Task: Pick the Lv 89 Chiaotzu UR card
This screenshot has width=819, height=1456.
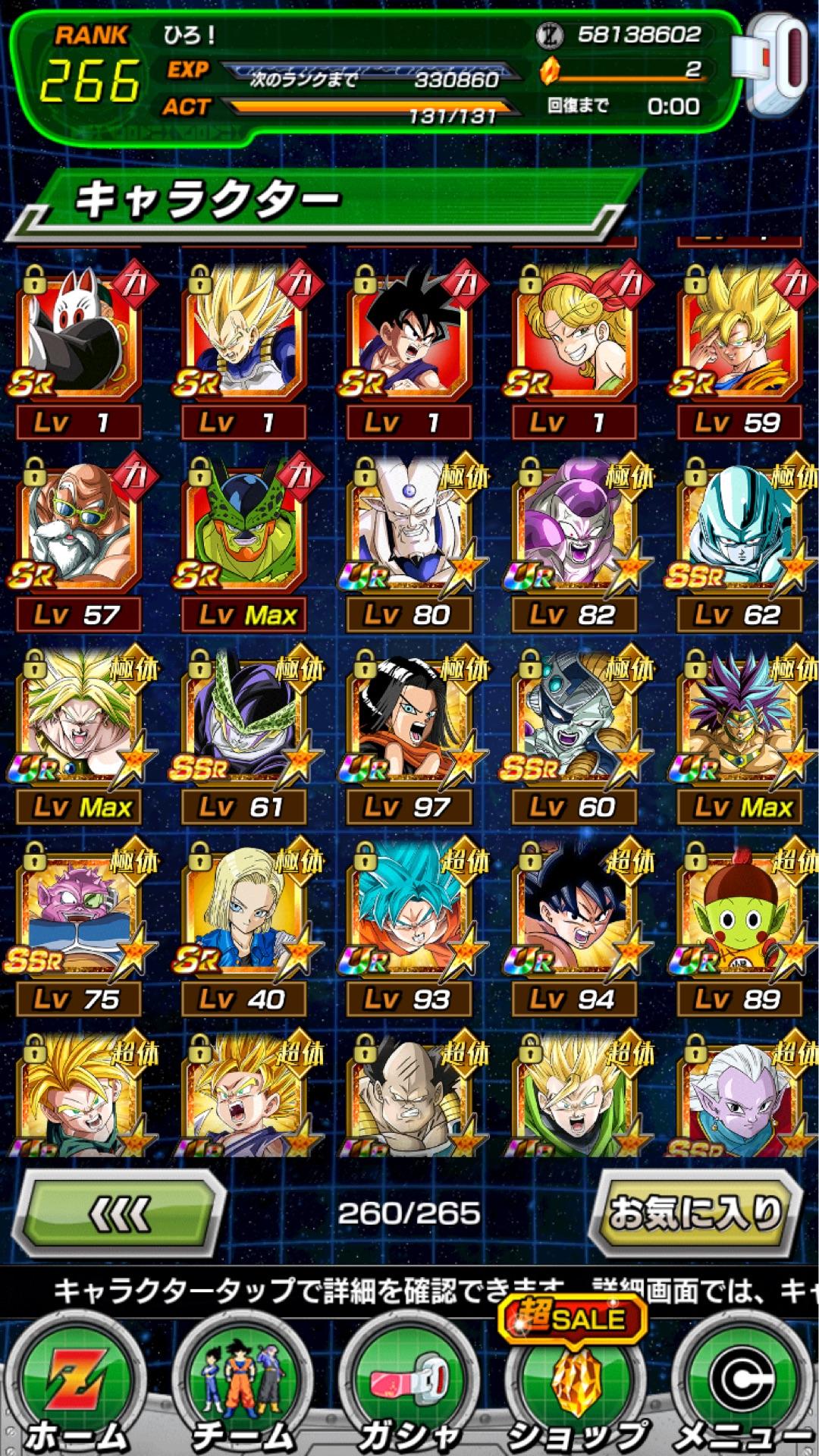Action: point(739,910)
